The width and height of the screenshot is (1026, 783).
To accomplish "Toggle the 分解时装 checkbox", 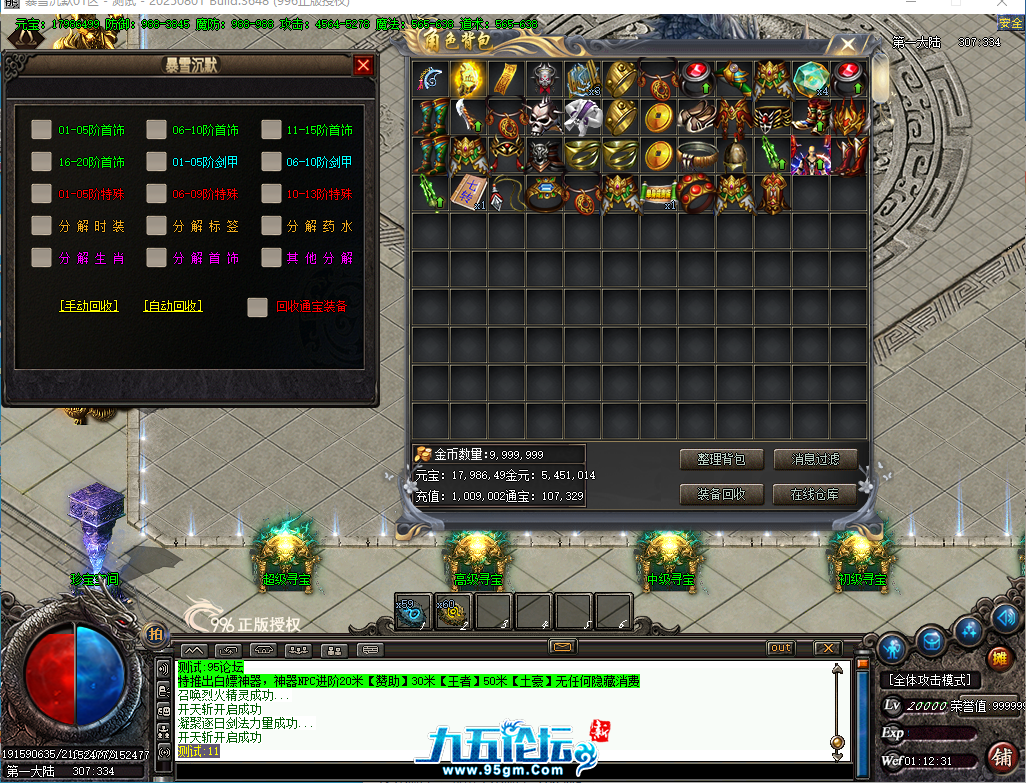I will click(41, 226).
